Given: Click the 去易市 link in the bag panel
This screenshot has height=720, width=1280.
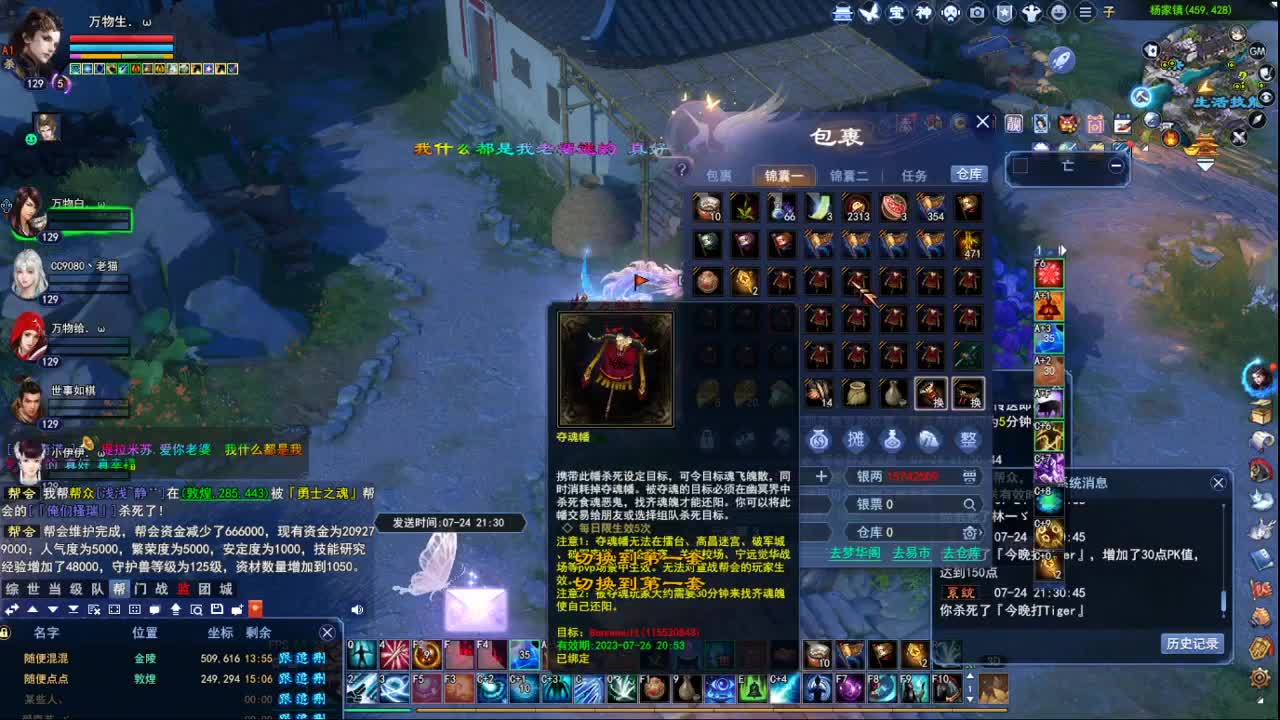Looking at the screenshot, I should click(912, 553).
